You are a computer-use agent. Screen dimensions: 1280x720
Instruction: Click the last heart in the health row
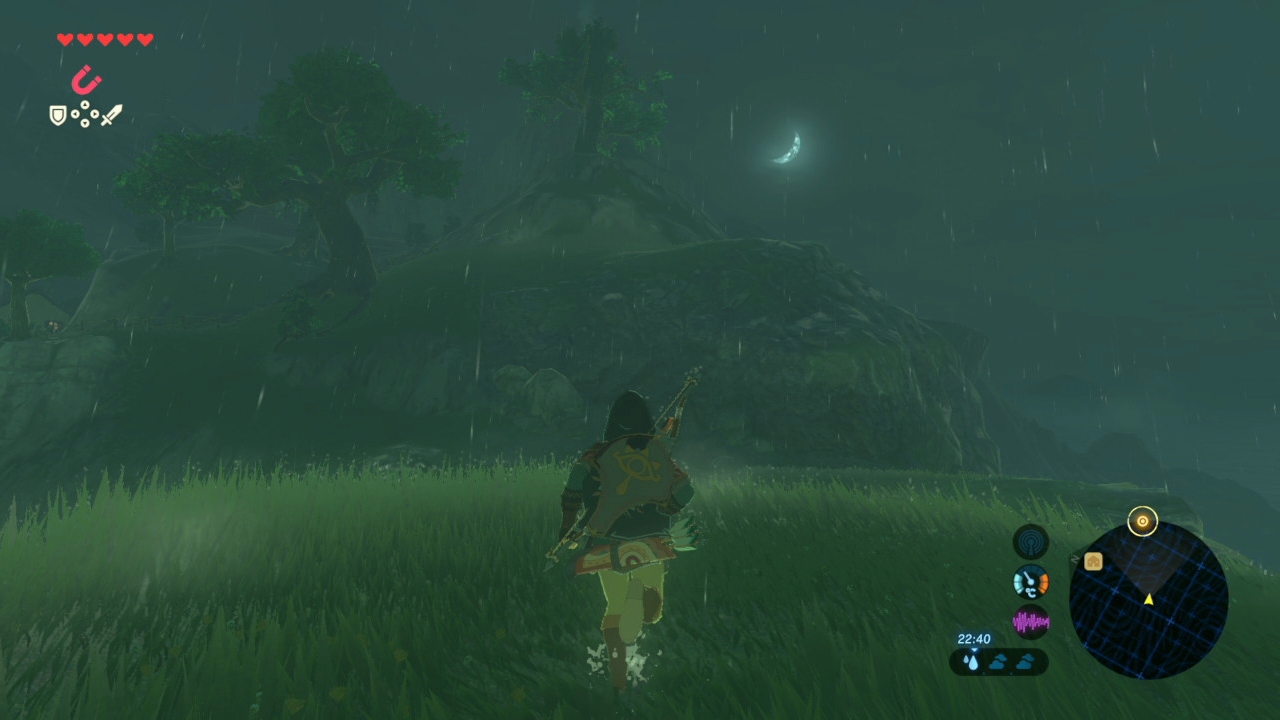[x=144, y=38]
